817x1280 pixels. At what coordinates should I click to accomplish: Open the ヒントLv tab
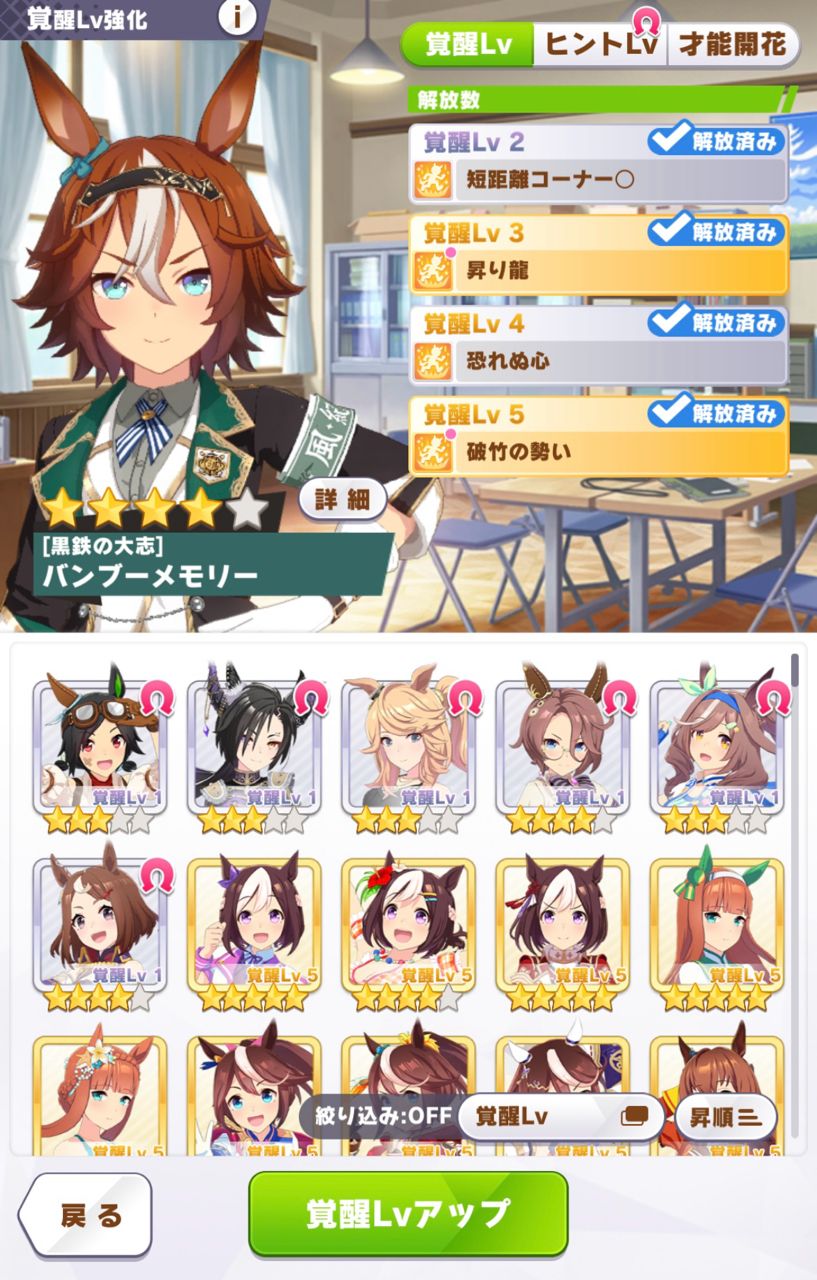[x=600, y=44]
